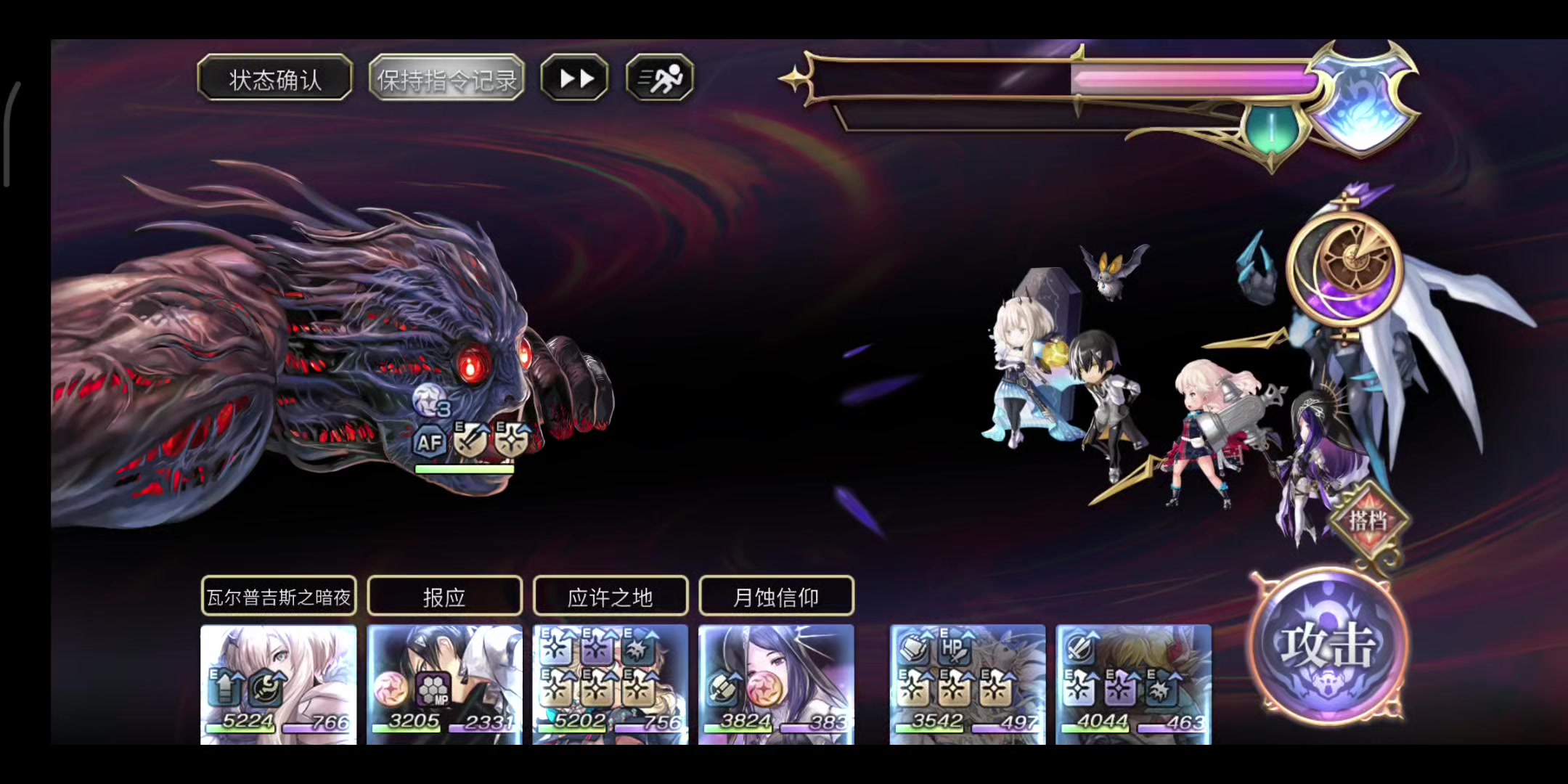Tap the AF badge below the boss
The image size is (1568, 784).
[429, 442]
